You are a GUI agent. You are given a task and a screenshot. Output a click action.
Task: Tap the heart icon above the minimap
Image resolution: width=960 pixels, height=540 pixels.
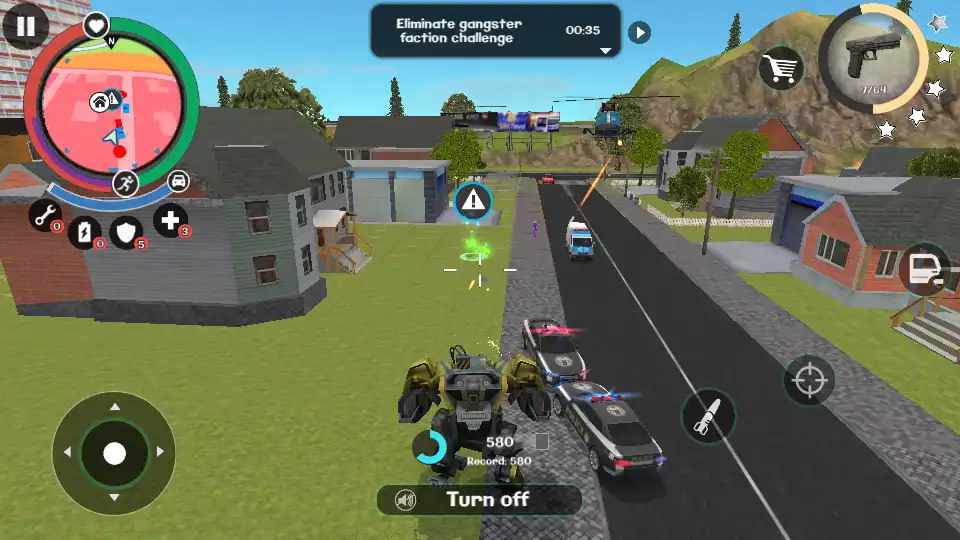coord(96,24)
